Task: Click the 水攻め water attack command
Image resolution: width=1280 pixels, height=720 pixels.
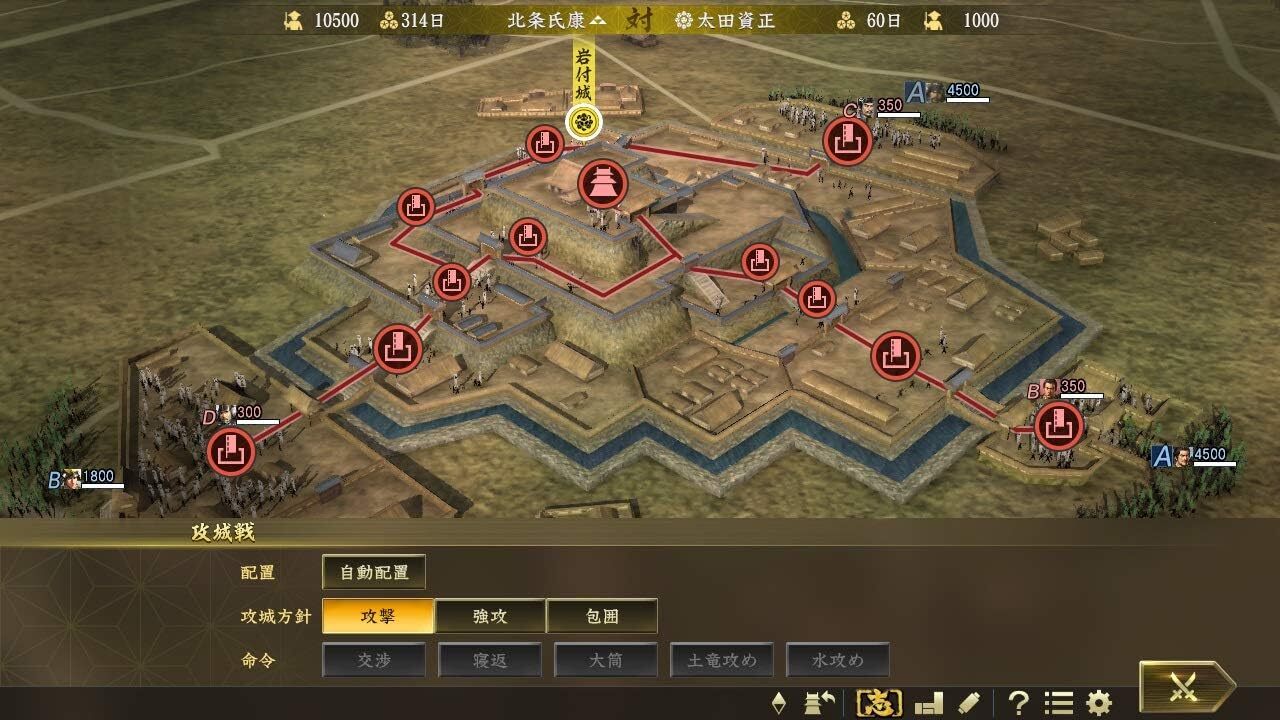Action: (x=838, y=660)
